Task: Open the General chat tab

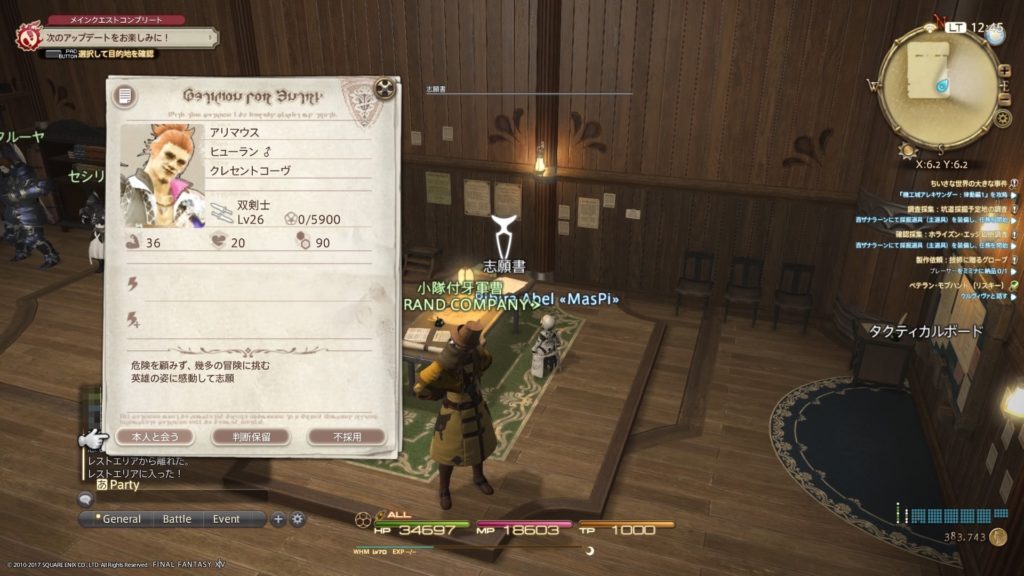Action: tap(122, 519)
